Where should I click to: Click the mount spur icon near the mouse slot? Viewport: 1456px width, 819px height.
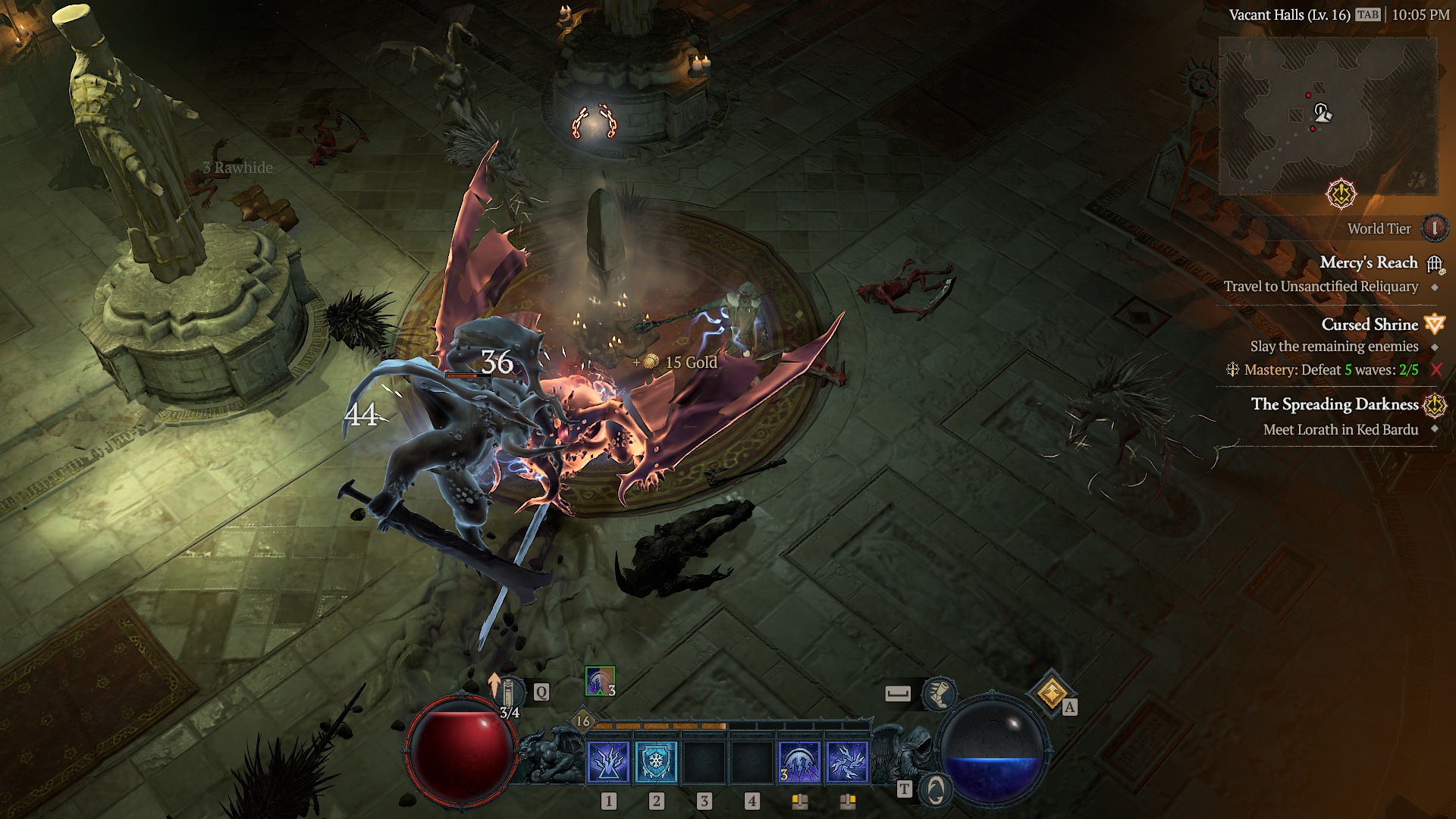937,694
